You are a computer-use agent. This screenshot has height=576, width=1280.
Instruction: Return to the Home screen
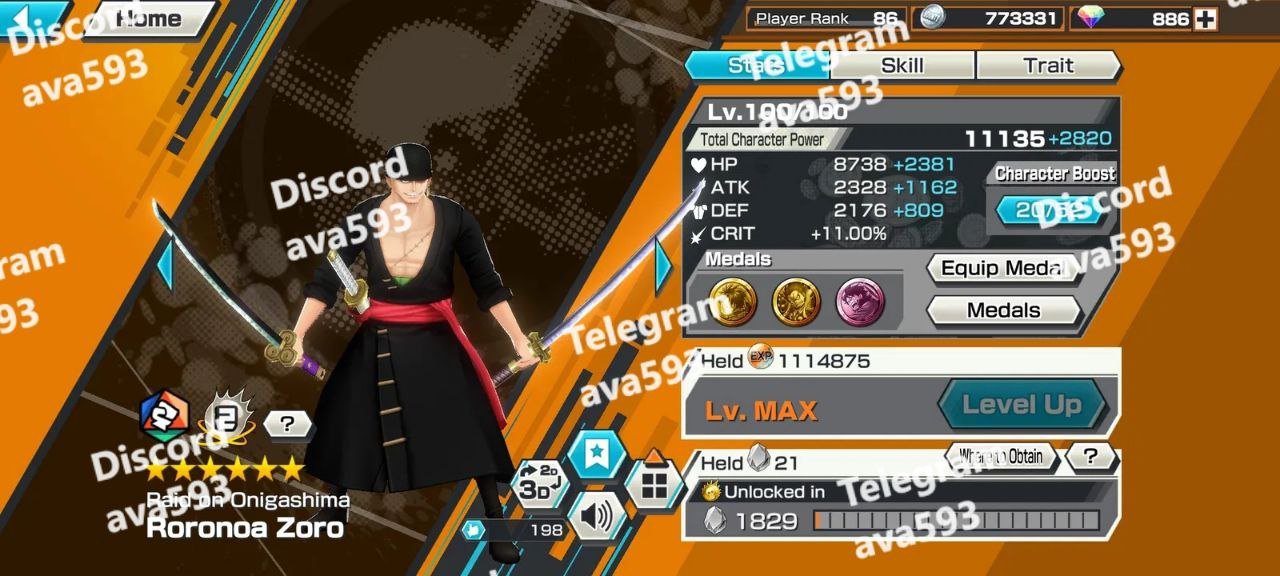pos(148,18)
